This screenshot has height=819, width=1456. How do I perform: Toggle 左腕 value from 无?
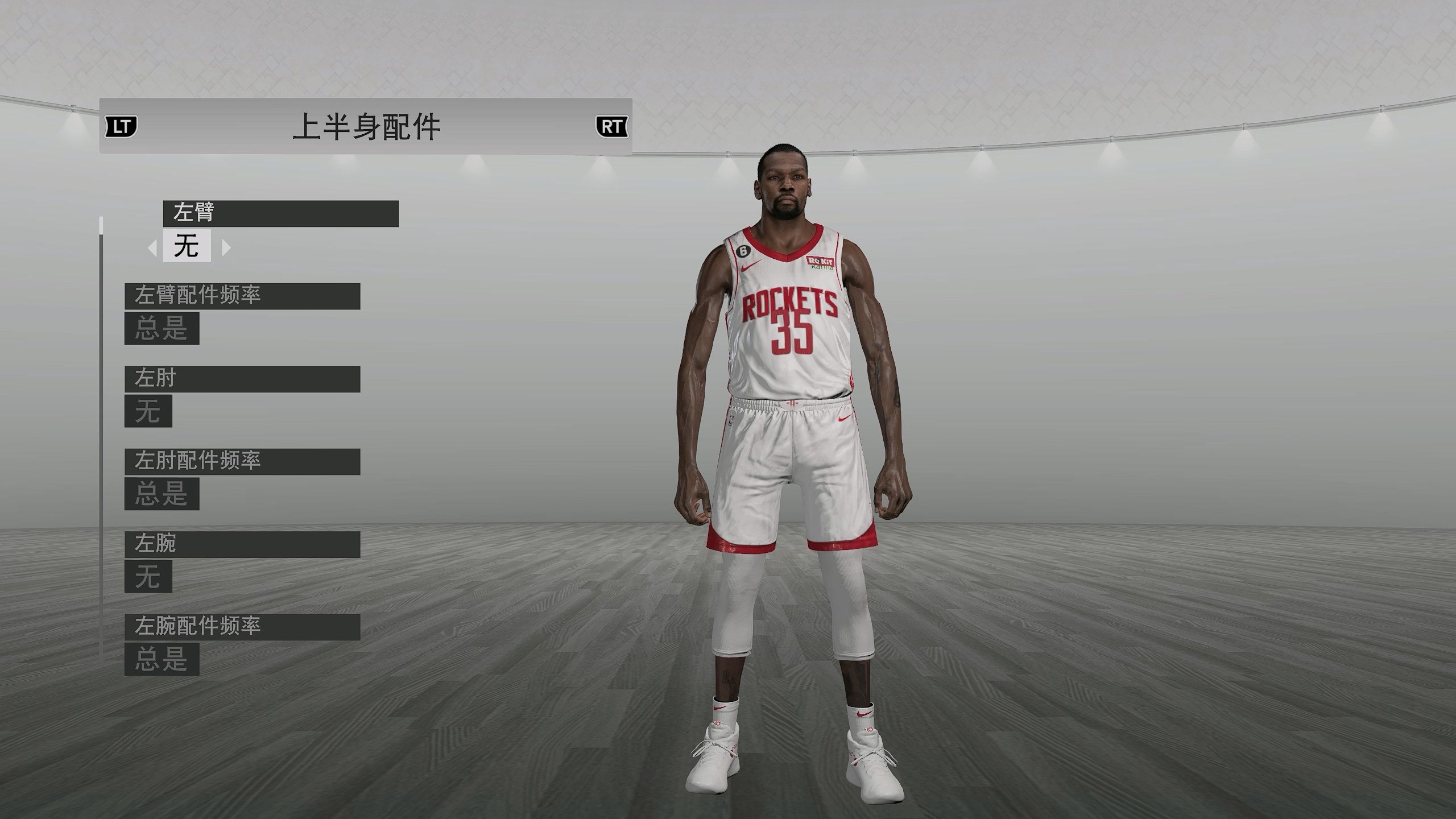149,577
